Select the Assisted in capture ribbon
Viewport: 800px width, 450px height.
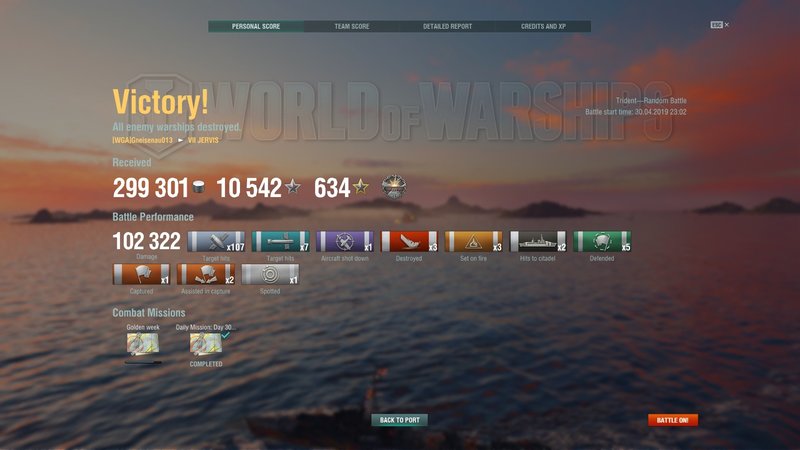206,274
